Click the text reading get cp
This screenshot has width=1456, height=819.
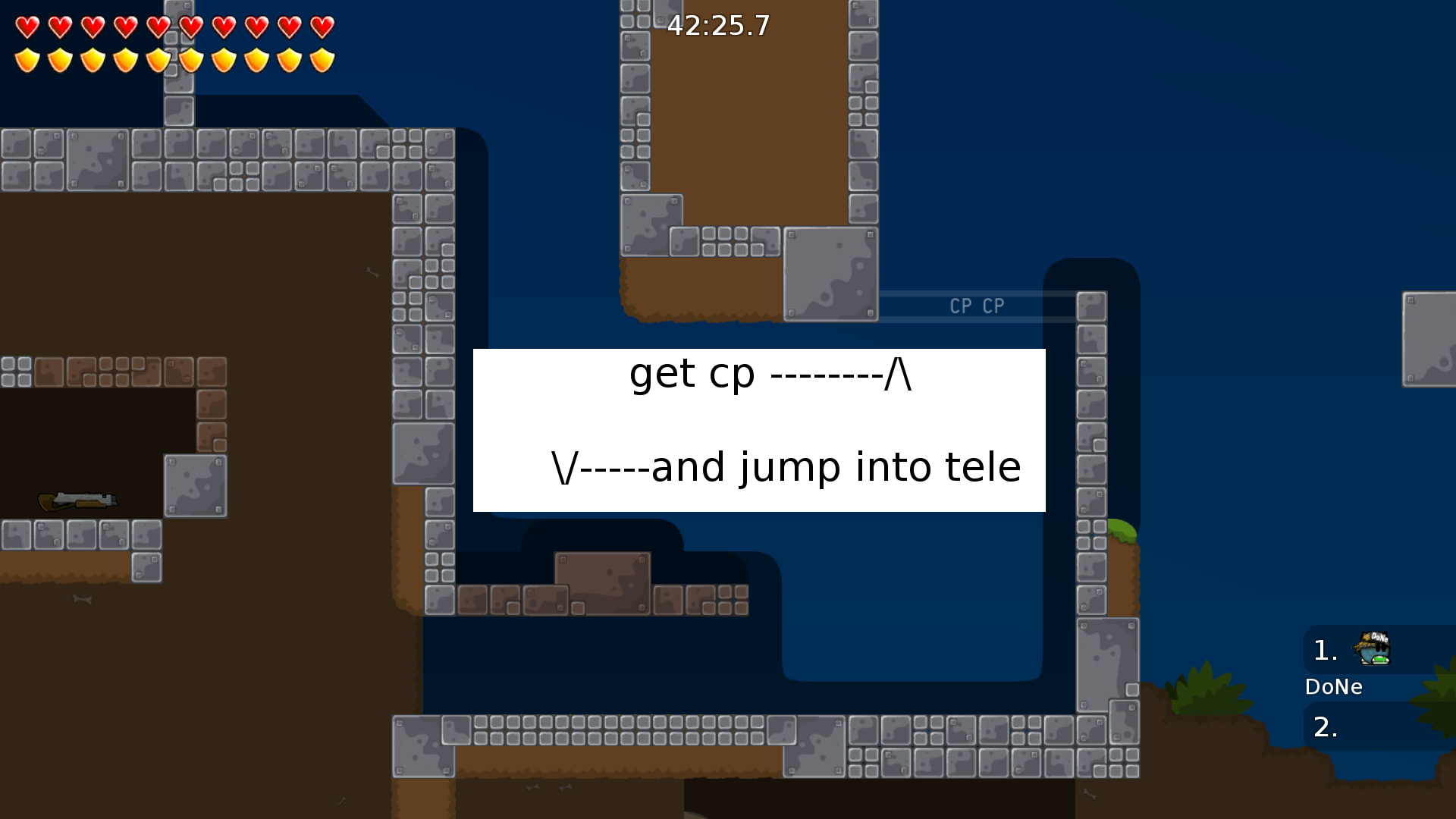692,374
